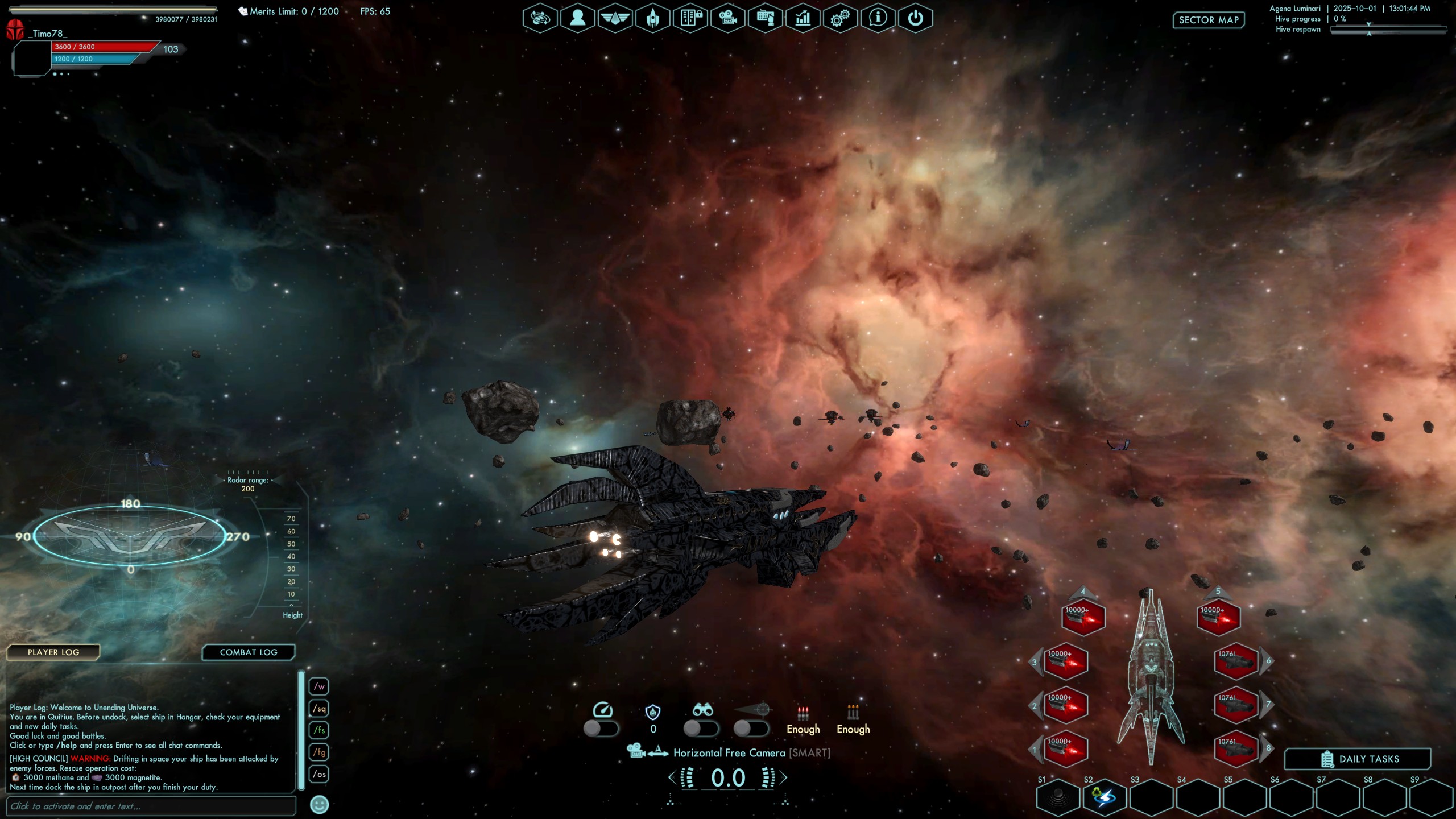This screenshot has height=819, width=1456.
Task: Toggle the speedometer switch
Action: point(601,729)
